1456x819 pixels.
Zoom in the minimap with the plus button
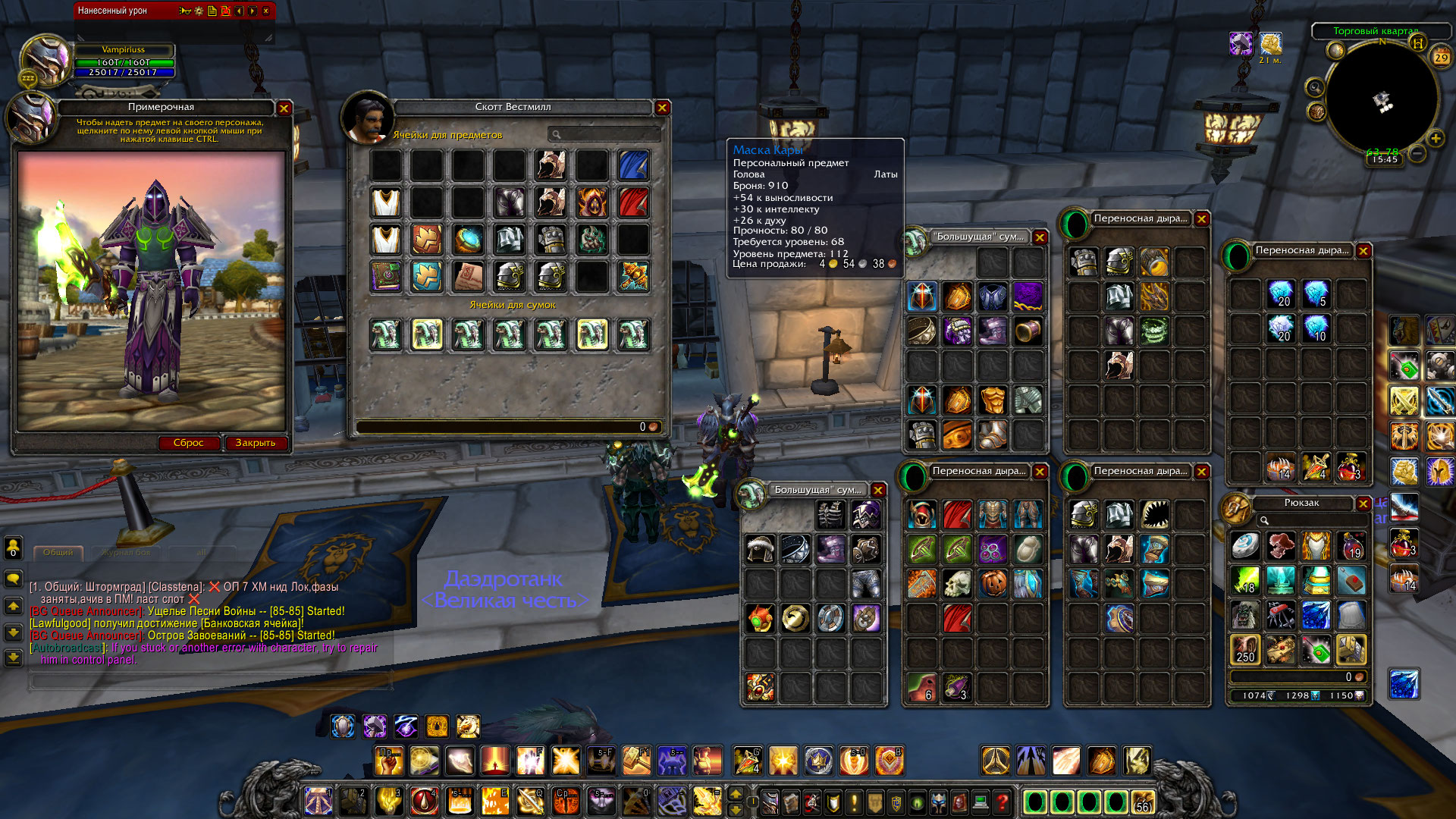[1436, 138]
